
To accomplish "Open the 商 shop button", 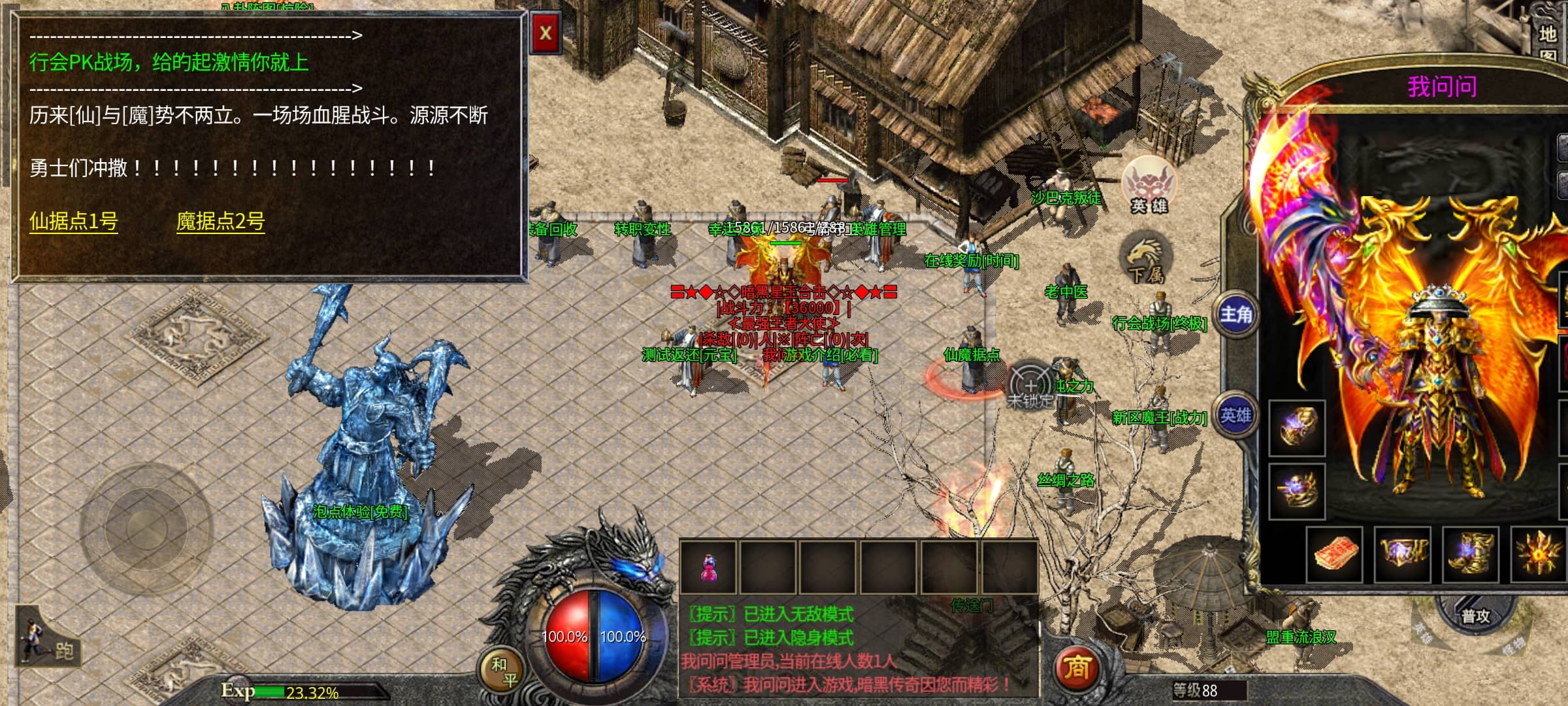I will (1077, 667).
